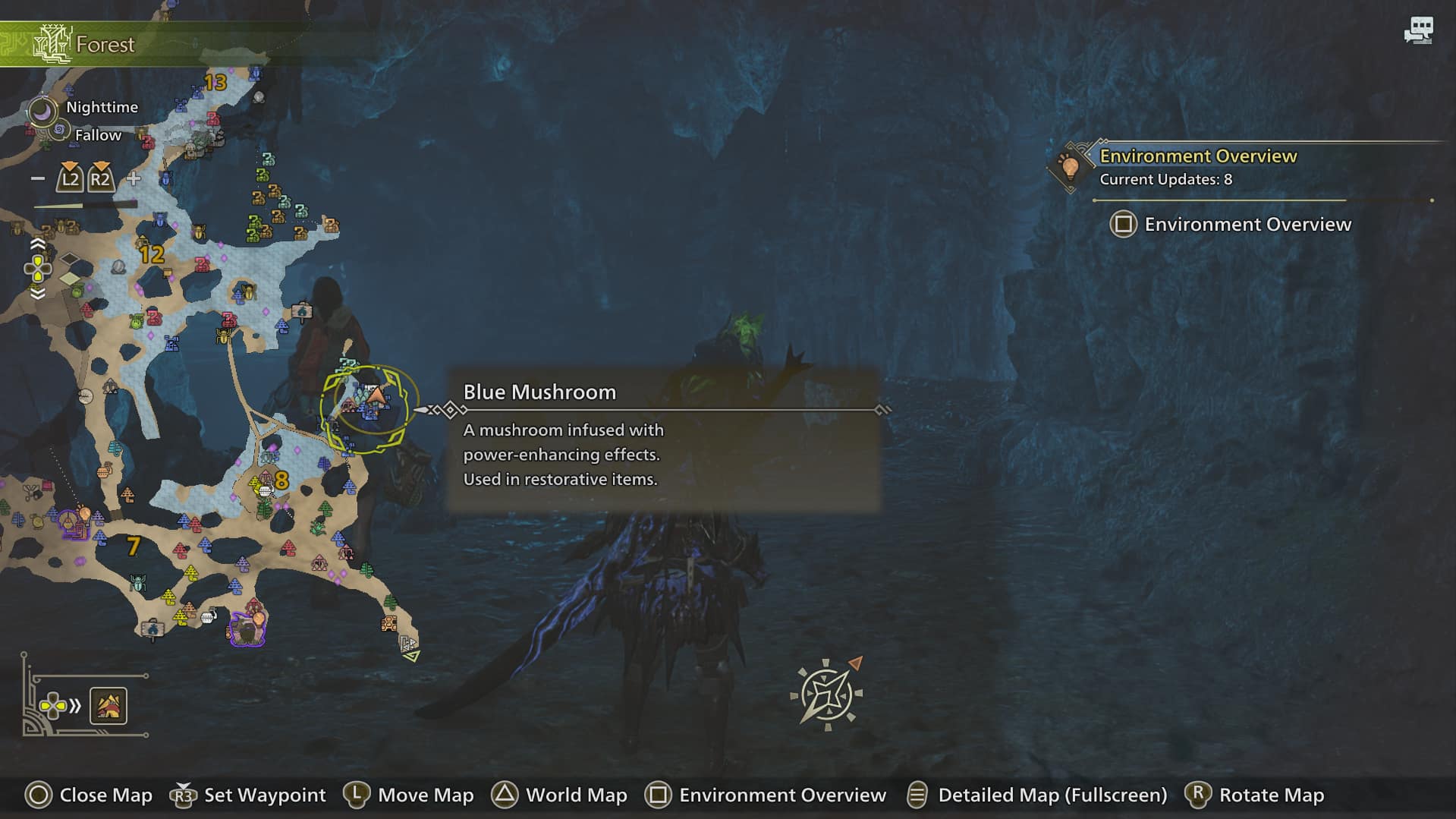Click the area 12 number marker
Screen dimensions: 1456x819
[152, 254]
